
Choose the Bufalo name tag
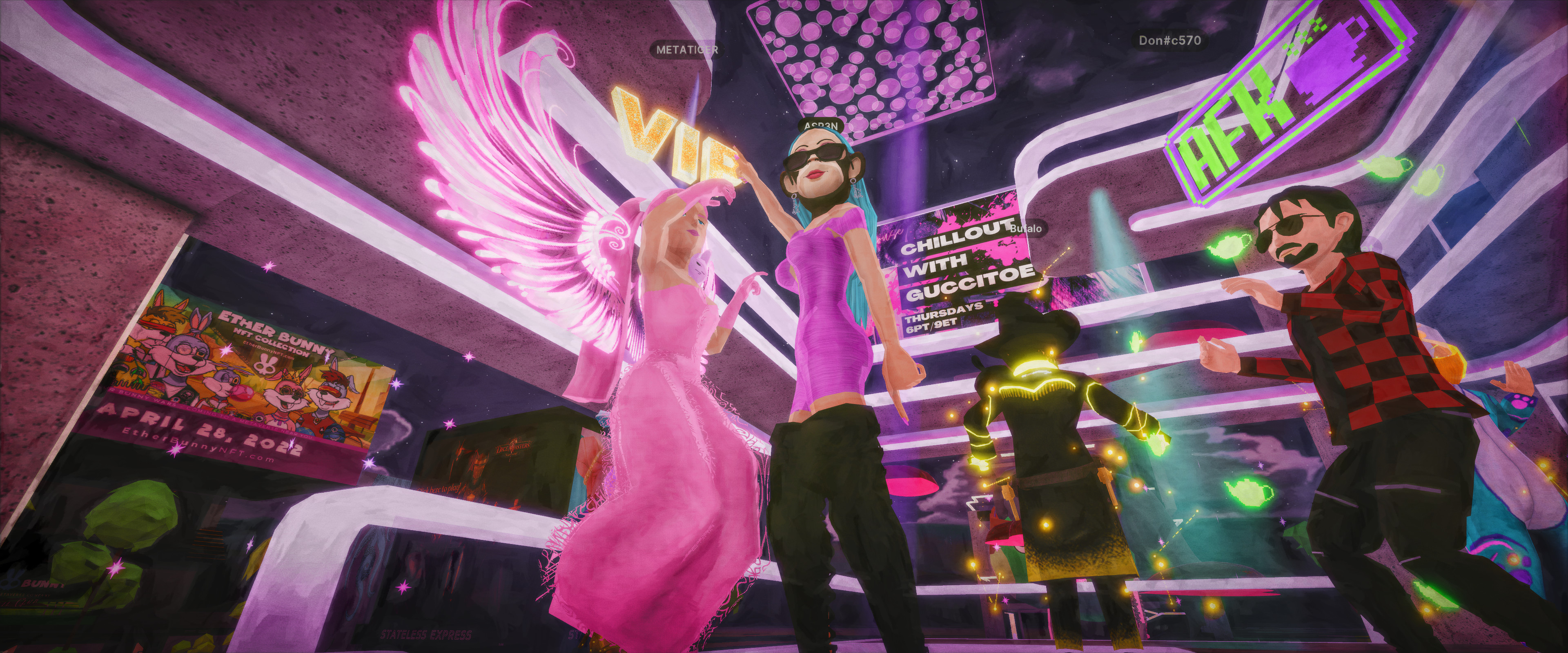1026,229
